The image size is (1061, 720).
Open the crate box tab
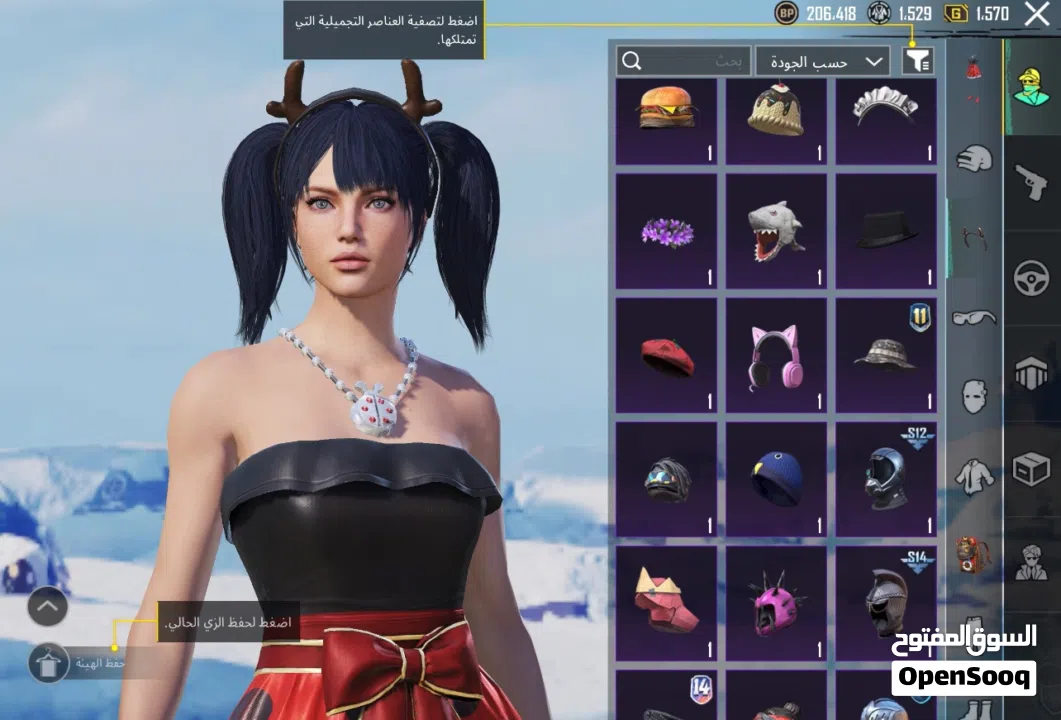click(x=1032, y=466)
